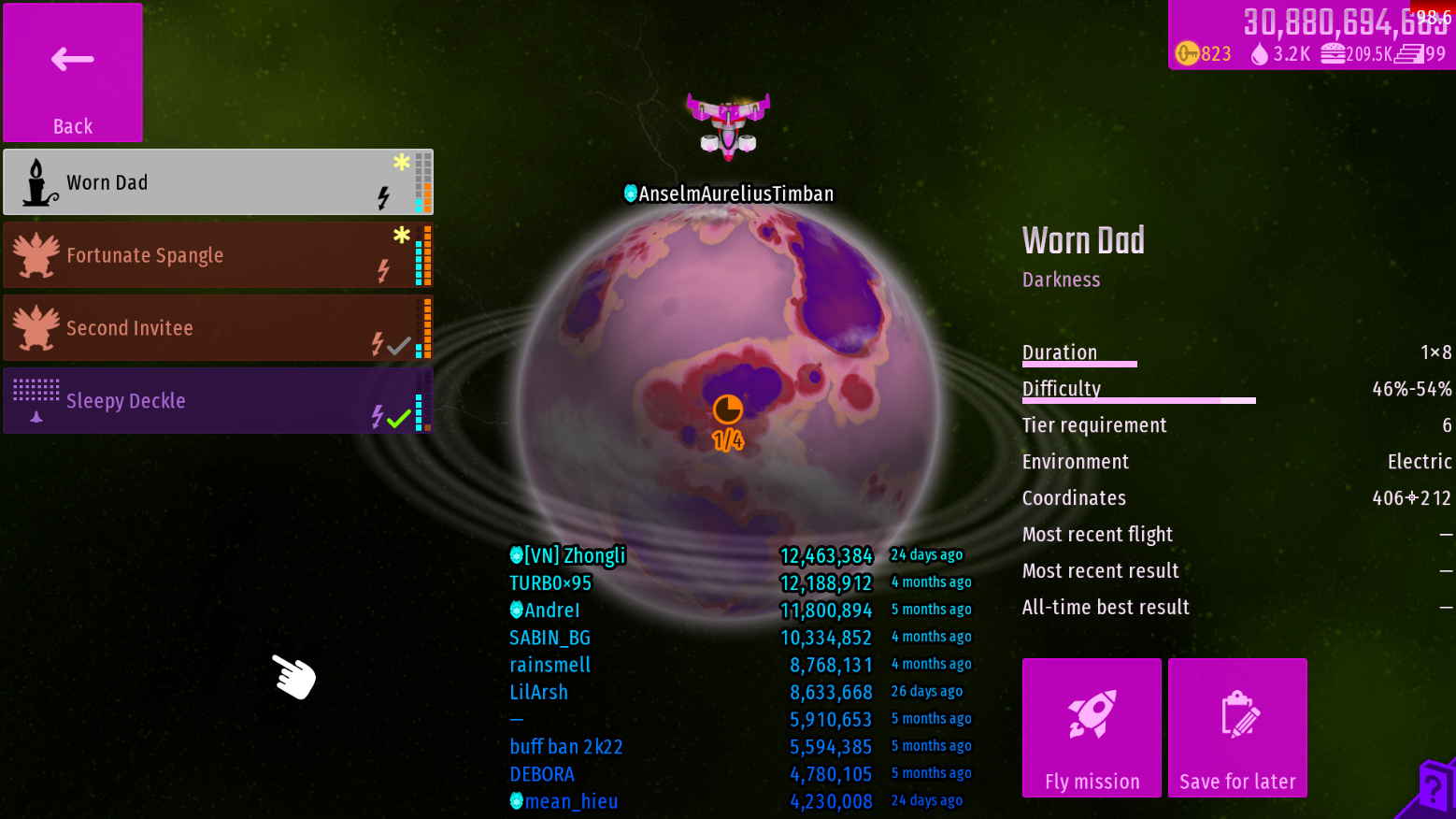Select TURBO×95 in the leaderboard
This screenshot has height=819, width=1456.
pyautogui.click(x=550, y=583)
